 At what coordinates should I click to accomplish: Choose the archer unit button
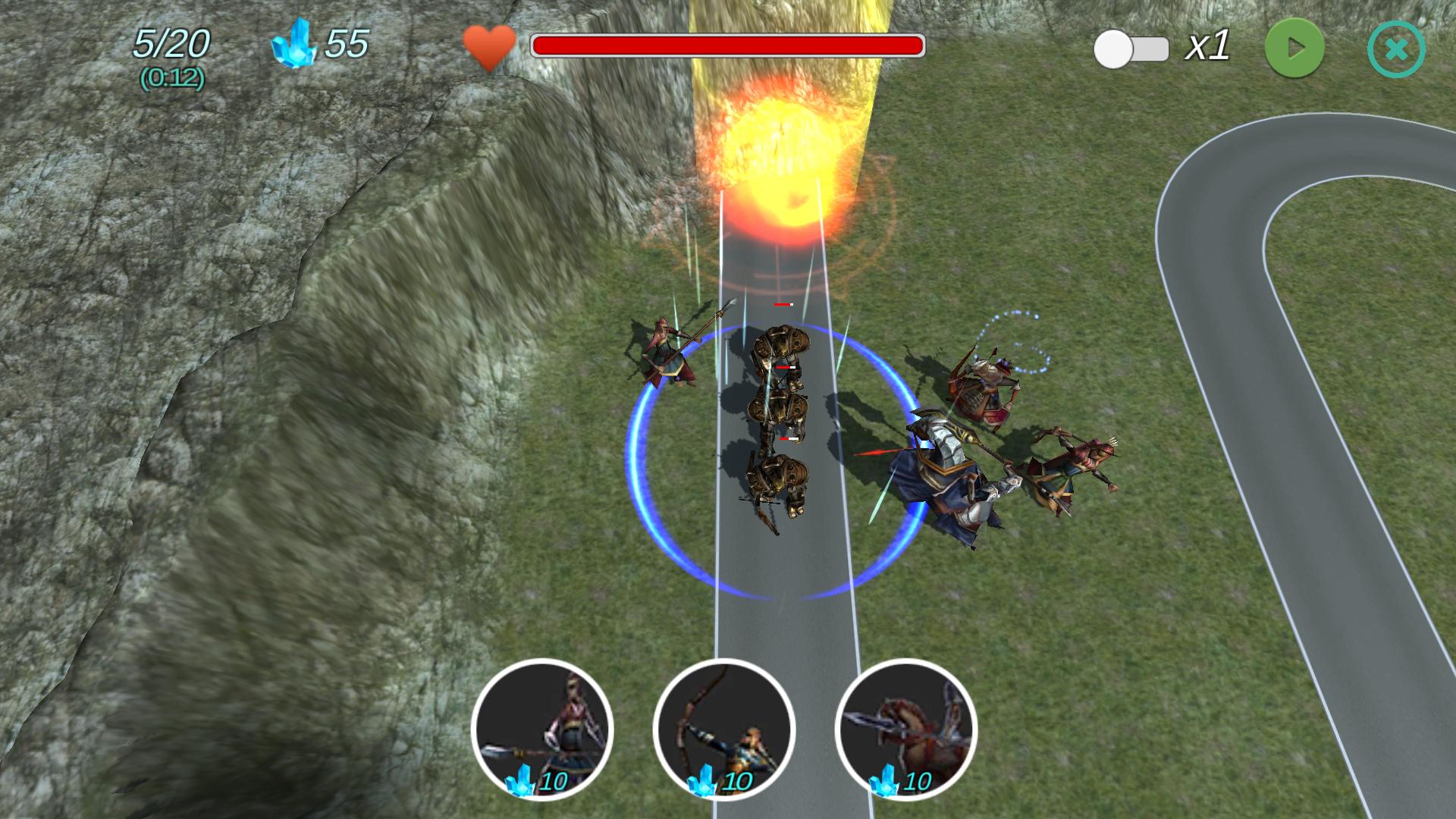(723, 730)
